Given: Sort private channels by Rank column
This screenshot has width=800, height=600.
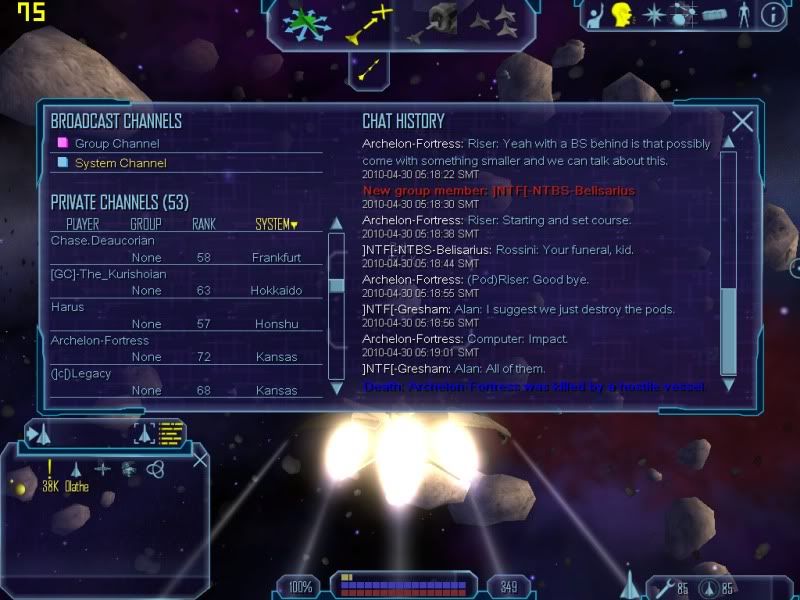Looking at the screenshot, I should [204, 224].
